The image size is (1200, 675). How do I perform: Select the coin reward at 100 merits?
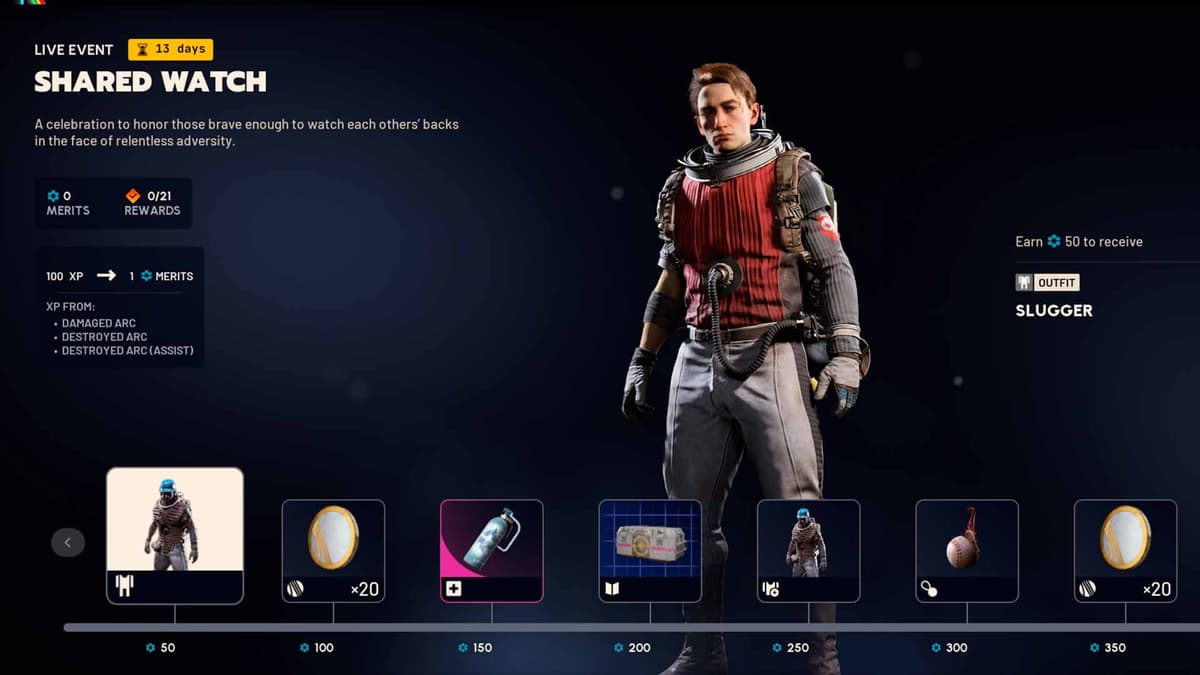333,550
